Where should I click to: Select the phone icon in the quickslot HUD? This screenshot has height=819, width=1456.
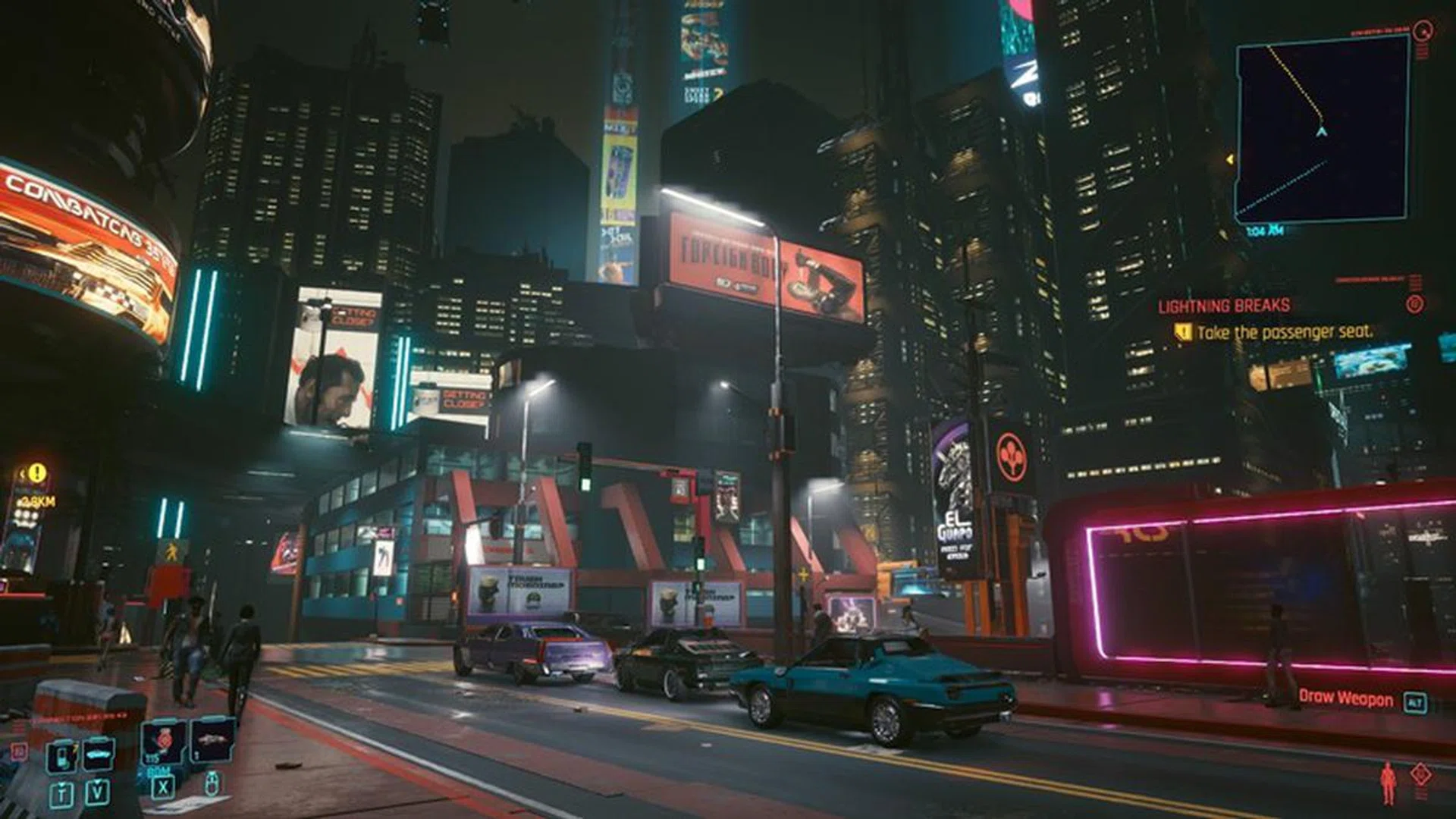pyautogui.click(x=62, y=758)
